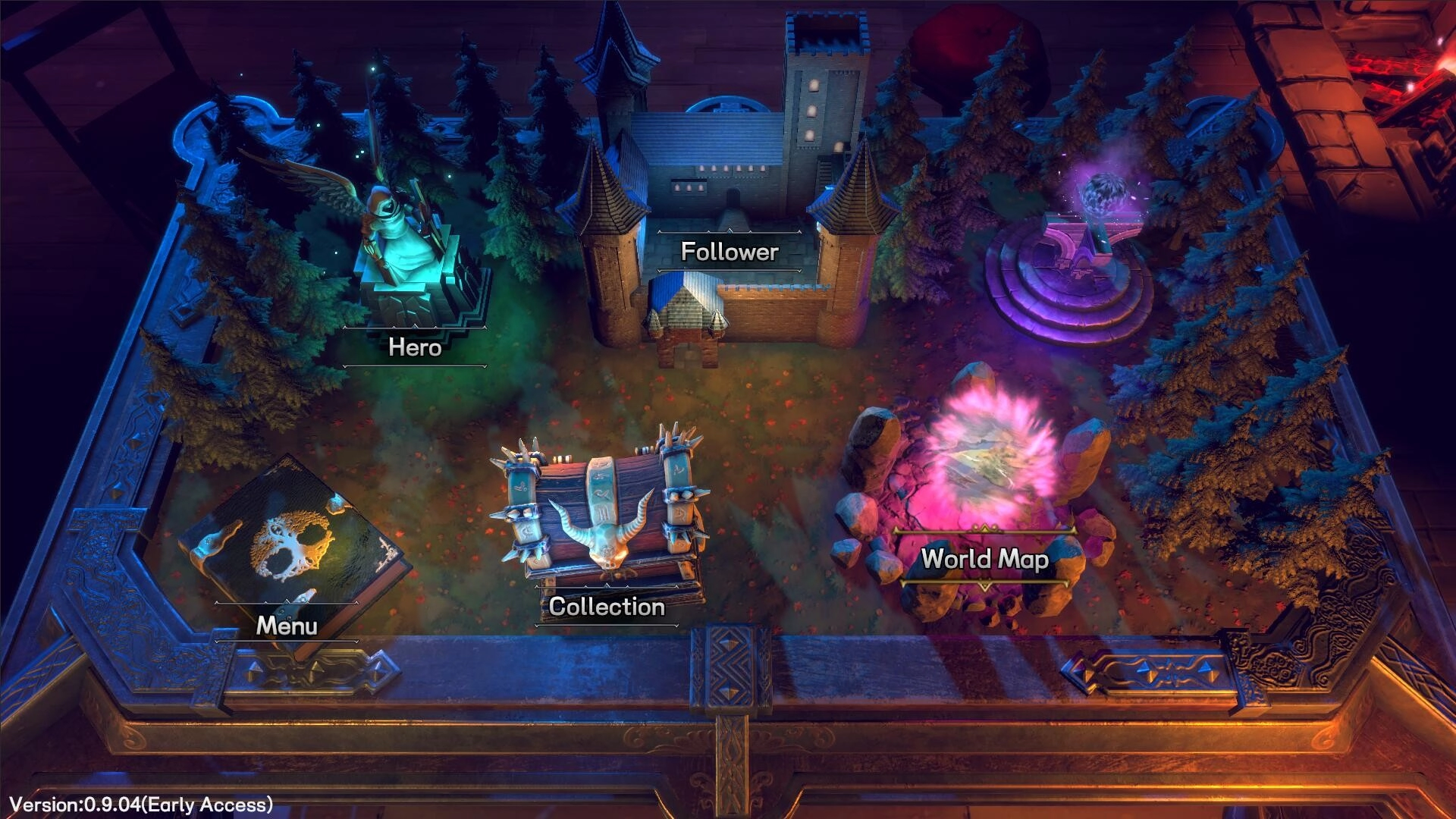Select the Follower castle label
This screenshot has width=1456, height=819.
pyautogui.click(x=730, y=252)
